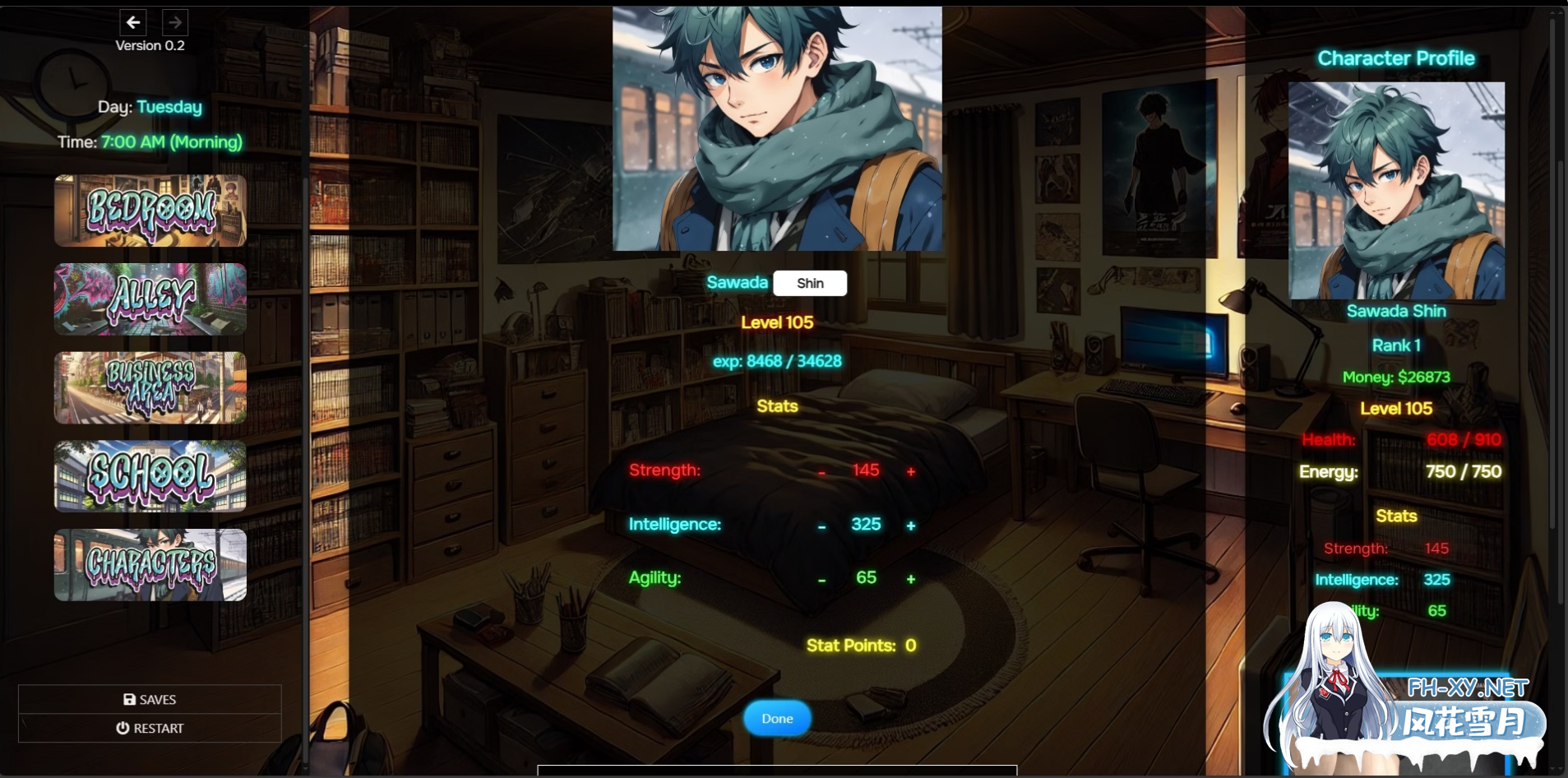The height and width of the screenshot is (778, 1568).
Task: Edit the first name field showing Shin
Action: [810, 283]
